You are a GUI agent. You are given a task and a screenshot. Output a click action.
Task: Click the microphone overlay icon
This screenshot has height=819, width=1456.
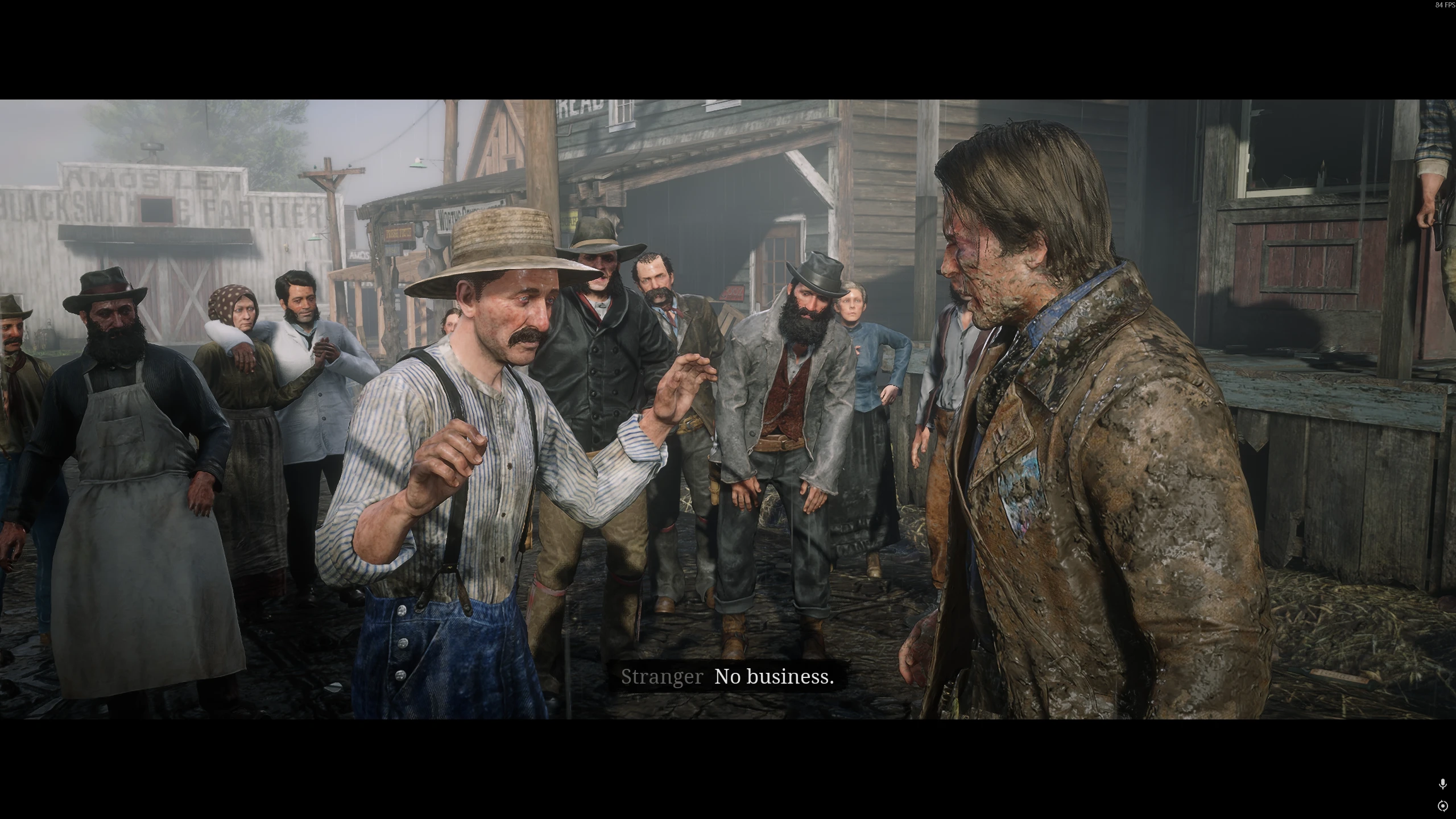click(1442, 784)
